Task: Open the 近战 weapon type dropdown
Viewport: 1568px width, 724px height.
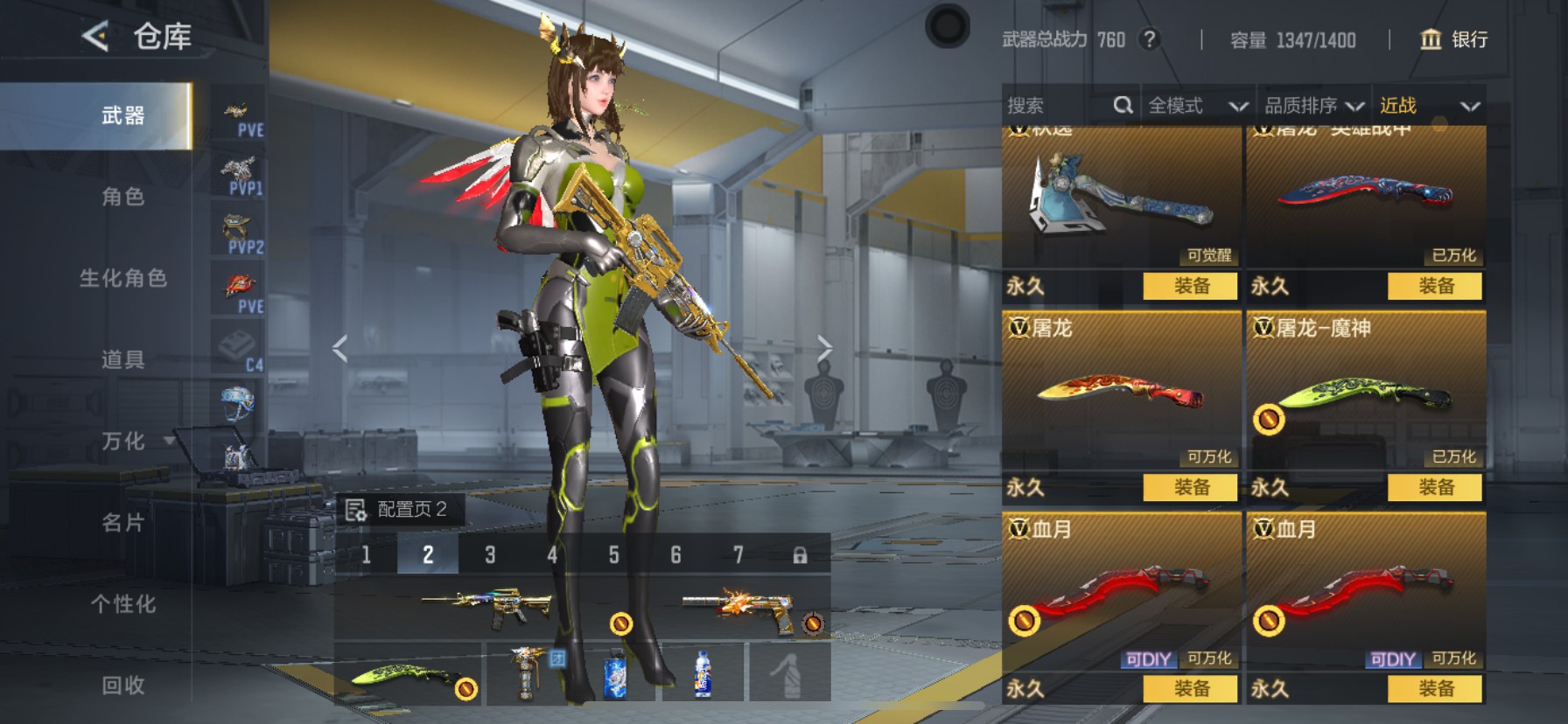Action: click(1429, 106)
